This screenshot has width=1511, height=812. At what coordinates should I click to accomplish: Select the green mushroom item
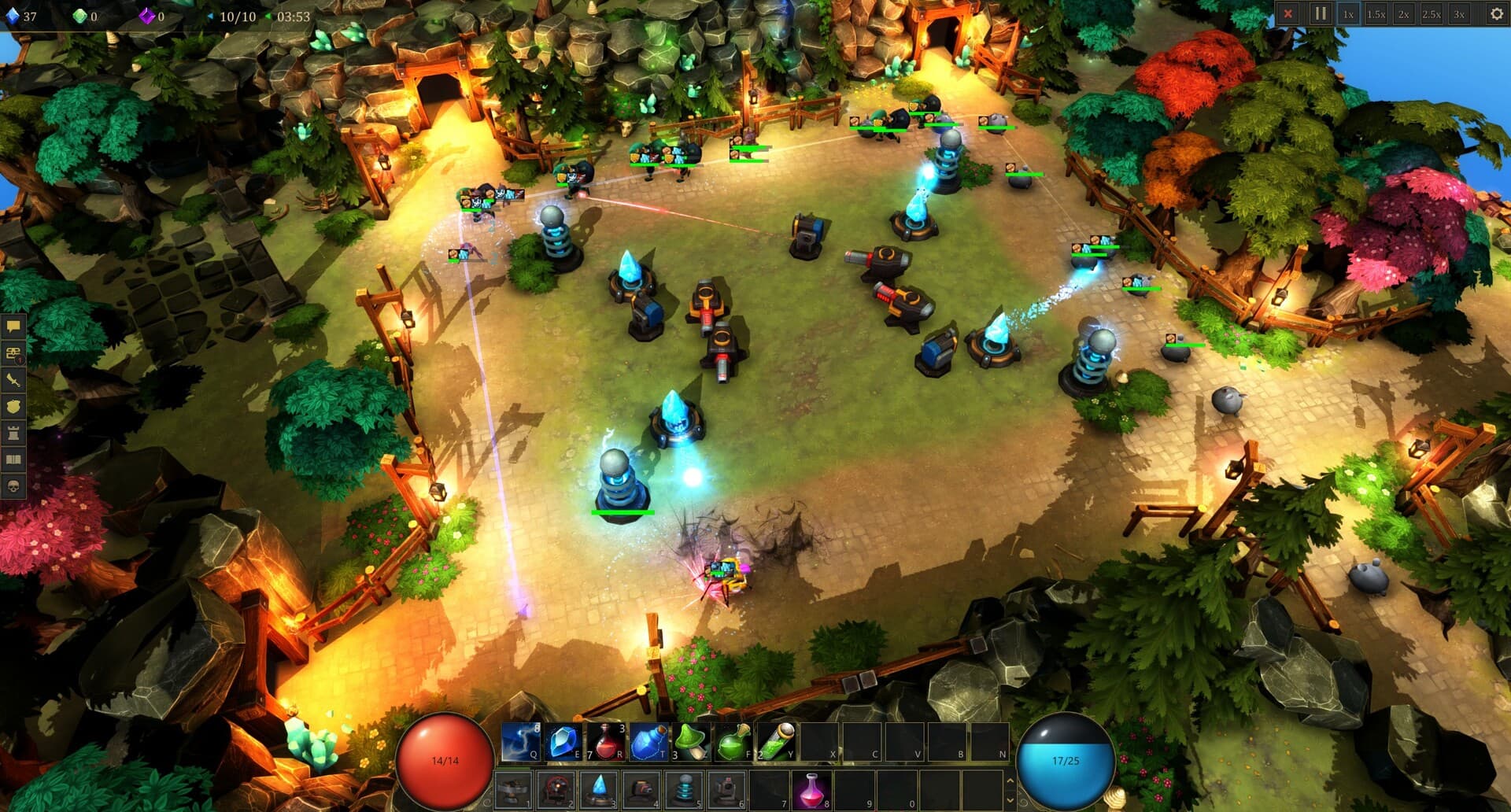pos(690,742)
